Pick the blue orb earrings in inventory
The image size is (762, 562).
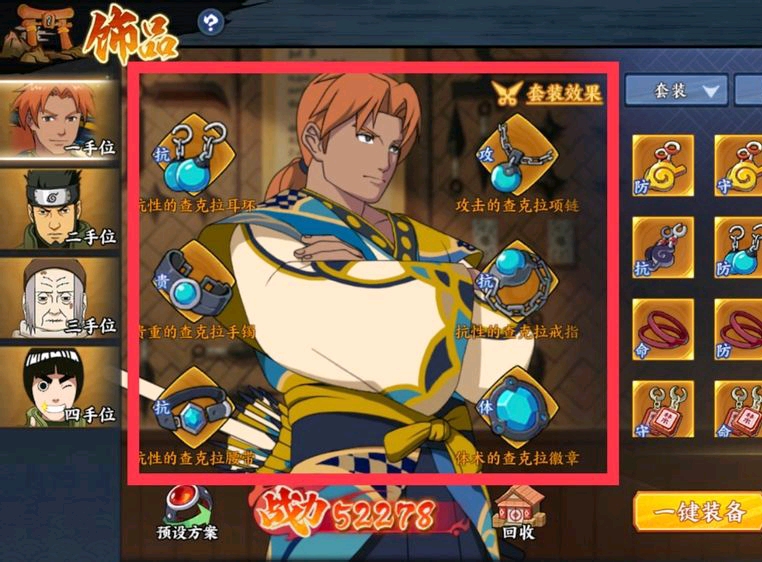742,248
